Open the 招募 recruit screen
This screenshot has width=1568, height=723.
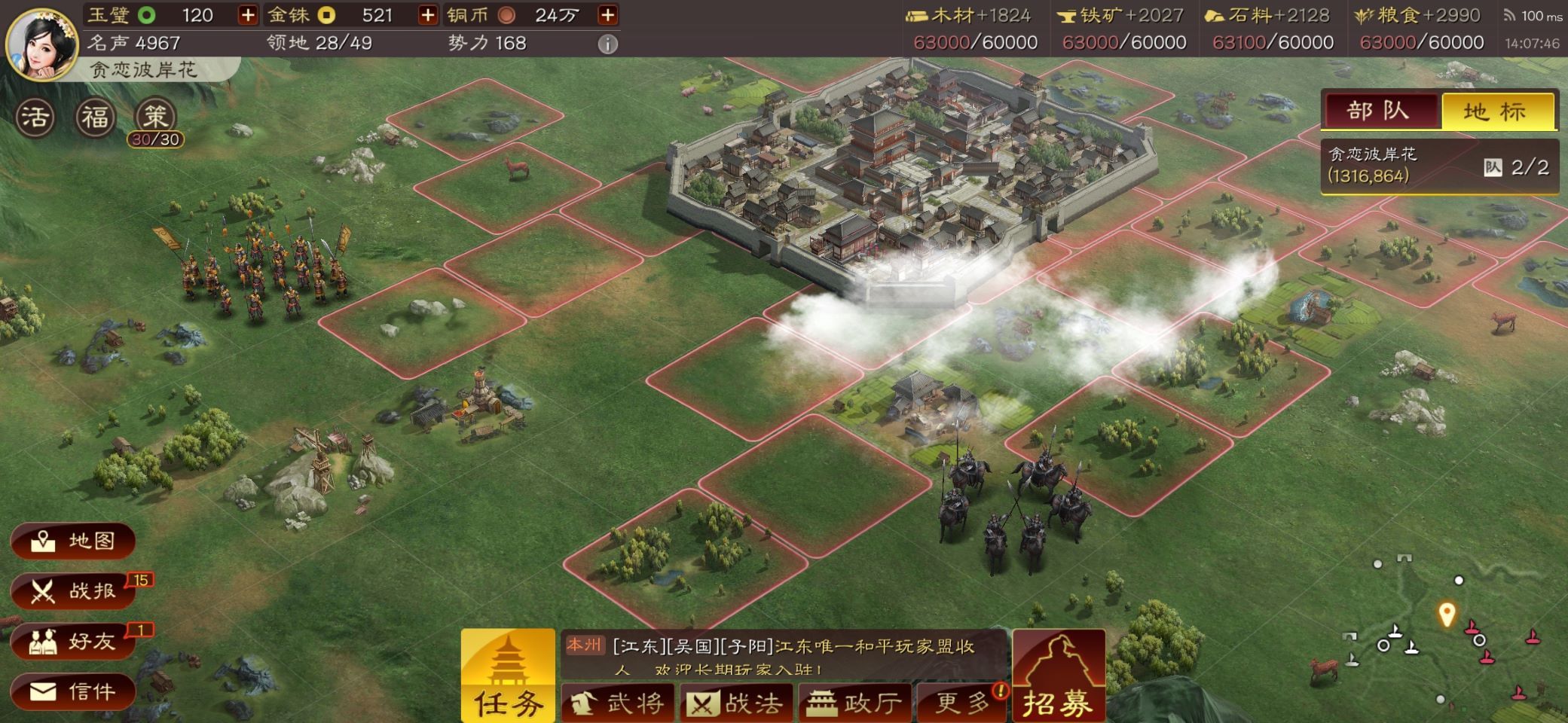tap(1058, 676)
